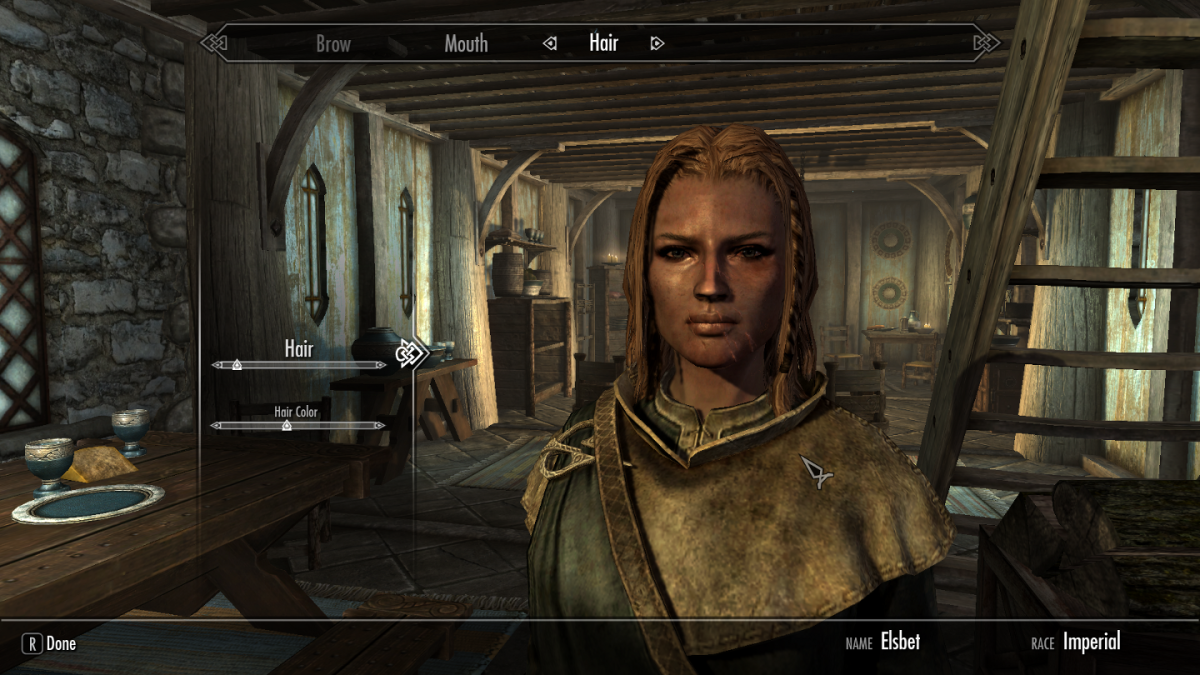Click the right arrow beside Hair tab
This screenshot has width=1200, height=675.
pos(657,43)
